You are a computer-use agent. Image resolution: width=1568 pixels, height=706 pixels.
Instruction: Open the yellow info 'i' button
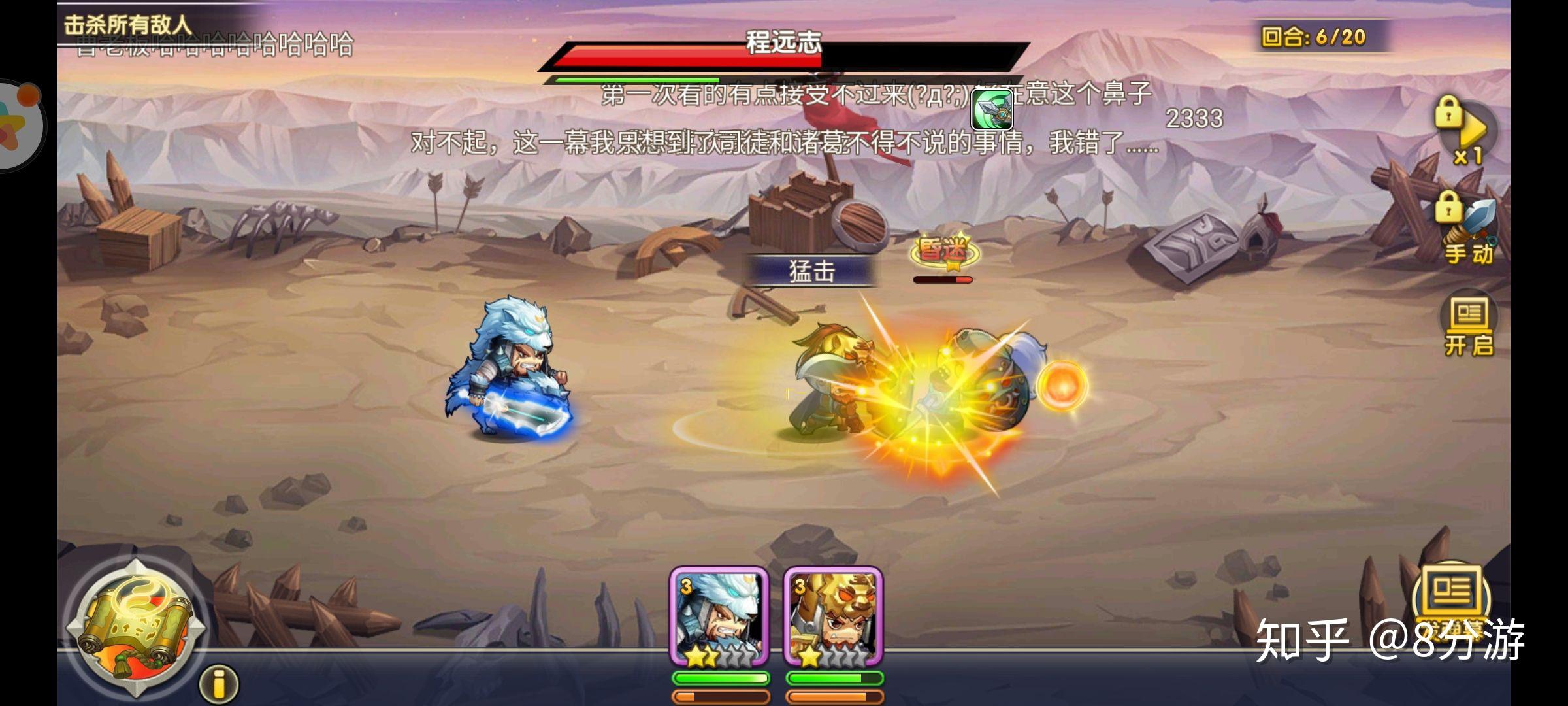coord(219,684)
